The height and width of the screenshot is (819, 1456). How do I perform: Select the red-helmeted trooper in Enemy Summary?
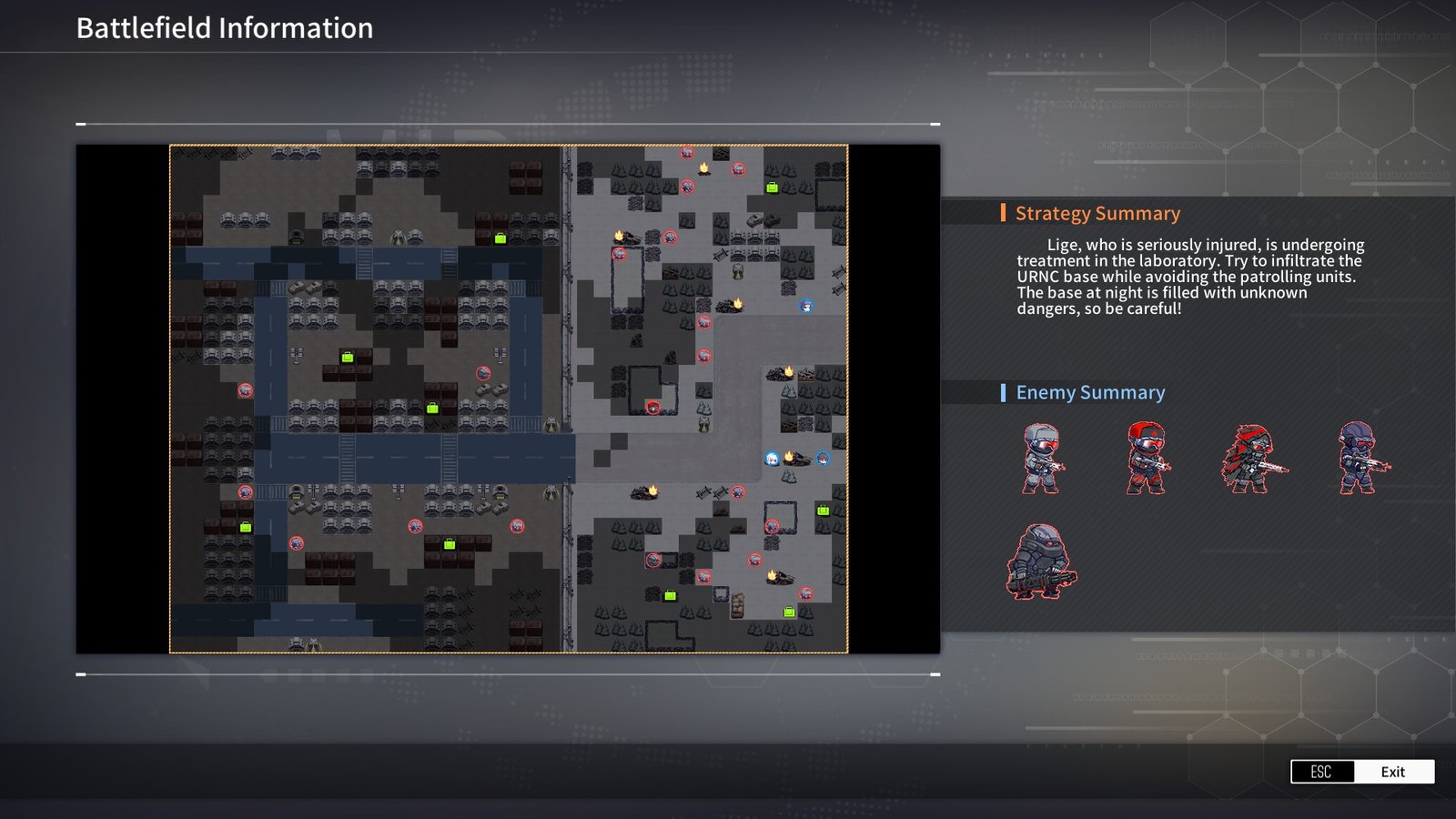1147,460
